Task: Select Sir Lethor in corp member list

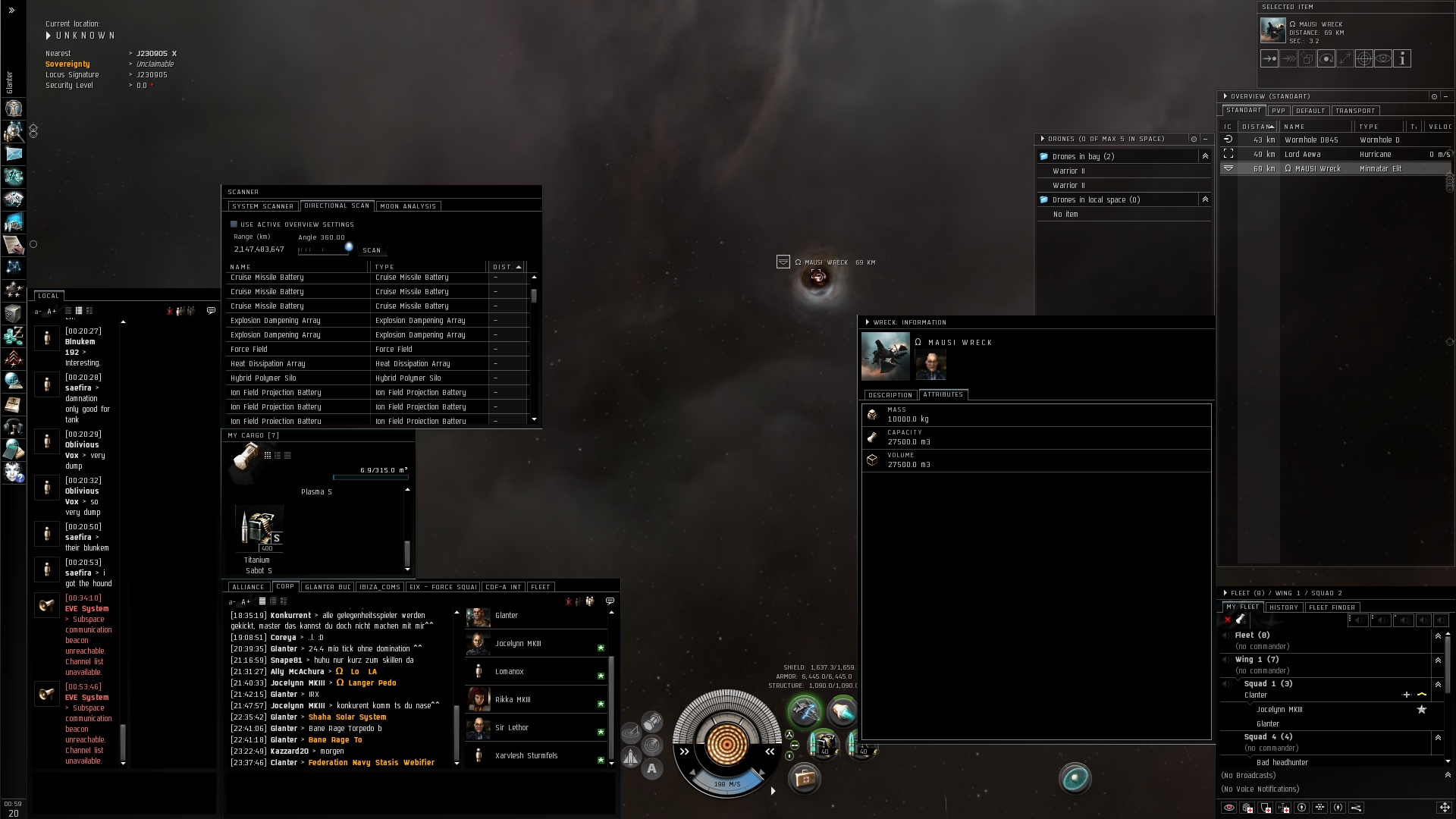Action: (512, 728)
